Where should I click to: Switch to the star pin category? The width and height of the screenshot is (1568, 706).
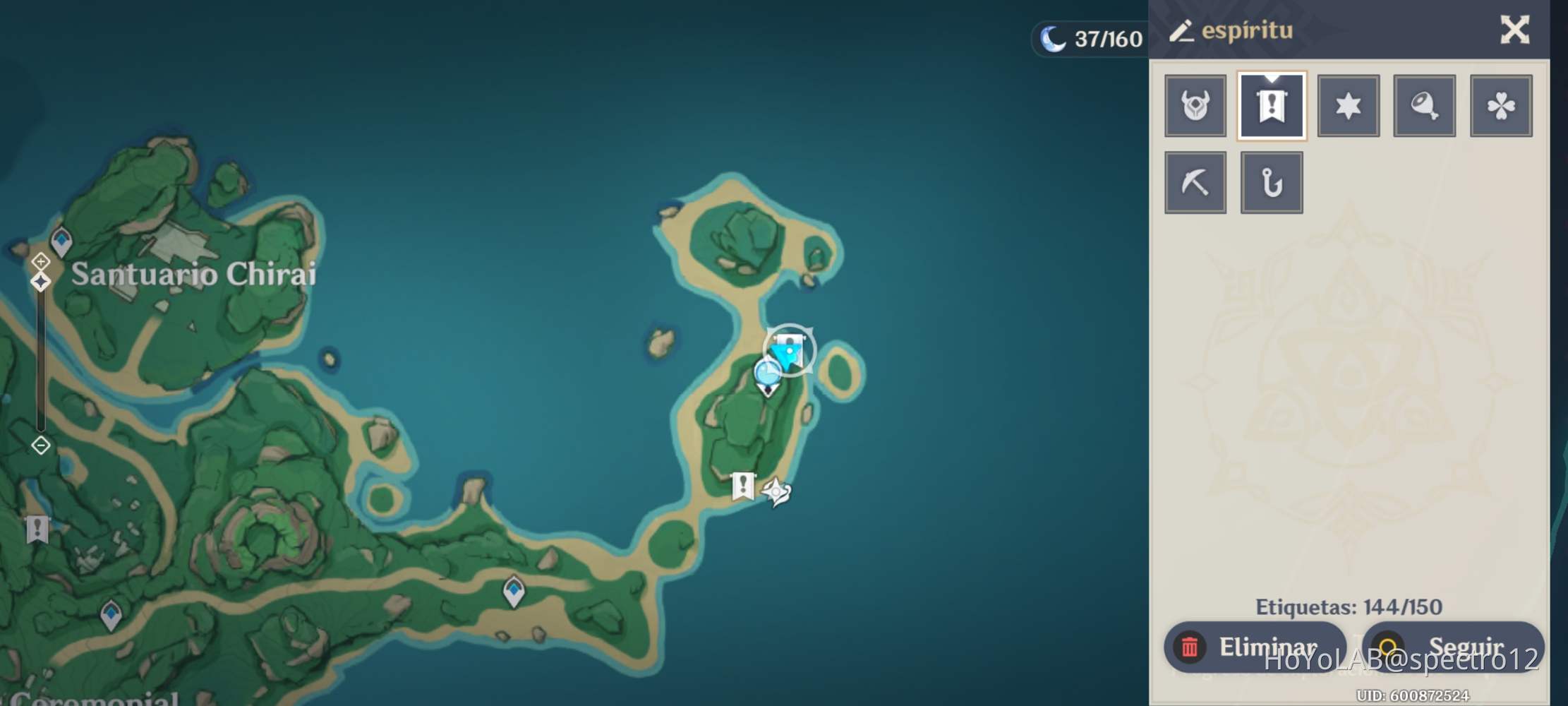pos(1349,106)
